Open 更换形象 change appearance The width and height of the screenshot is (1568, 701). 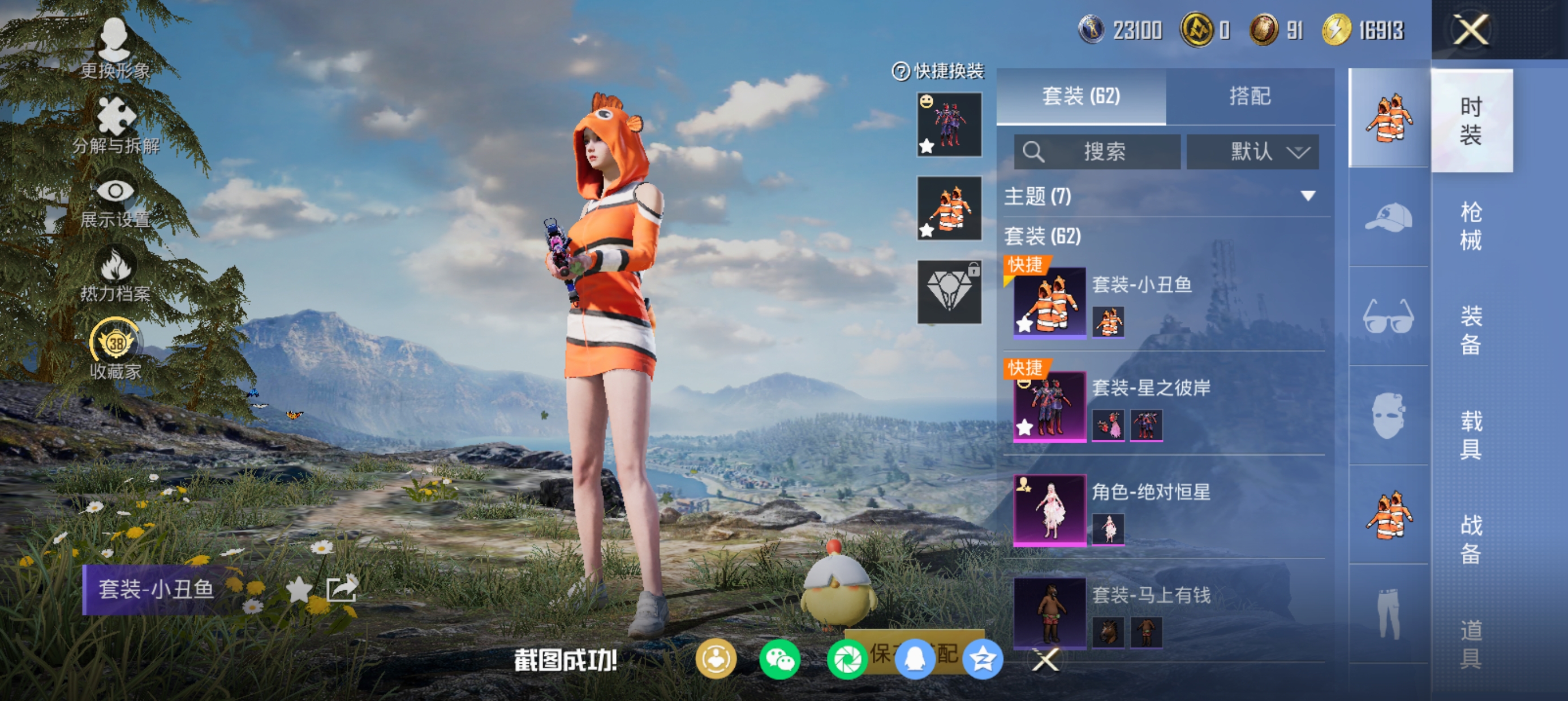(114, 49)
